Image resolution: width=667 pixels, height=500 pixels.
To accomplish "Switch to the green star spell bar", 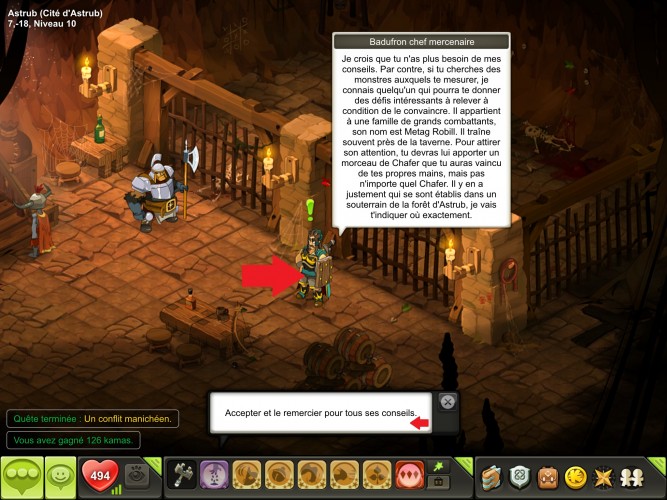I will [438, 466].
